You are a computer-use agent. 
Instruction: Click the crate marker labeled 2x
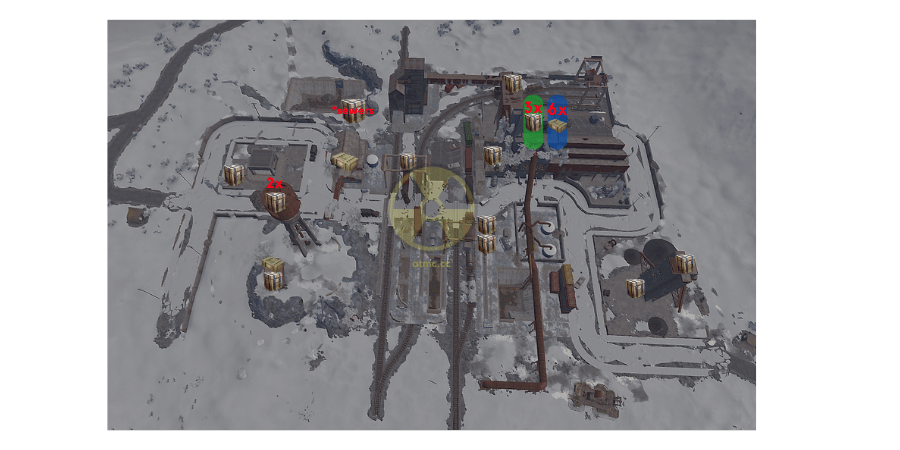275,201
